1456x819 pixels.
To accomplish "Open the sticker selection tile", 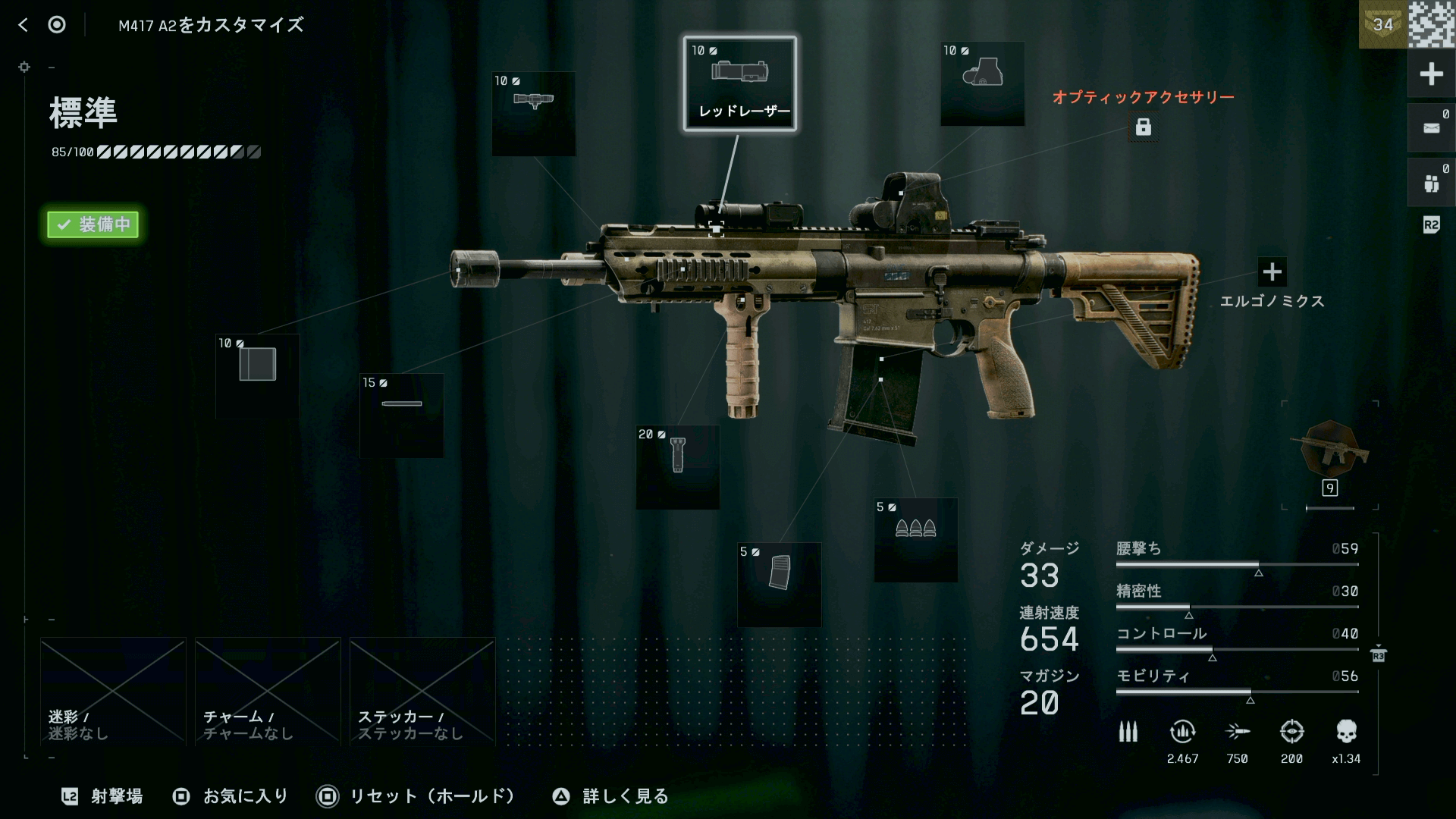I will coord(422,692).
